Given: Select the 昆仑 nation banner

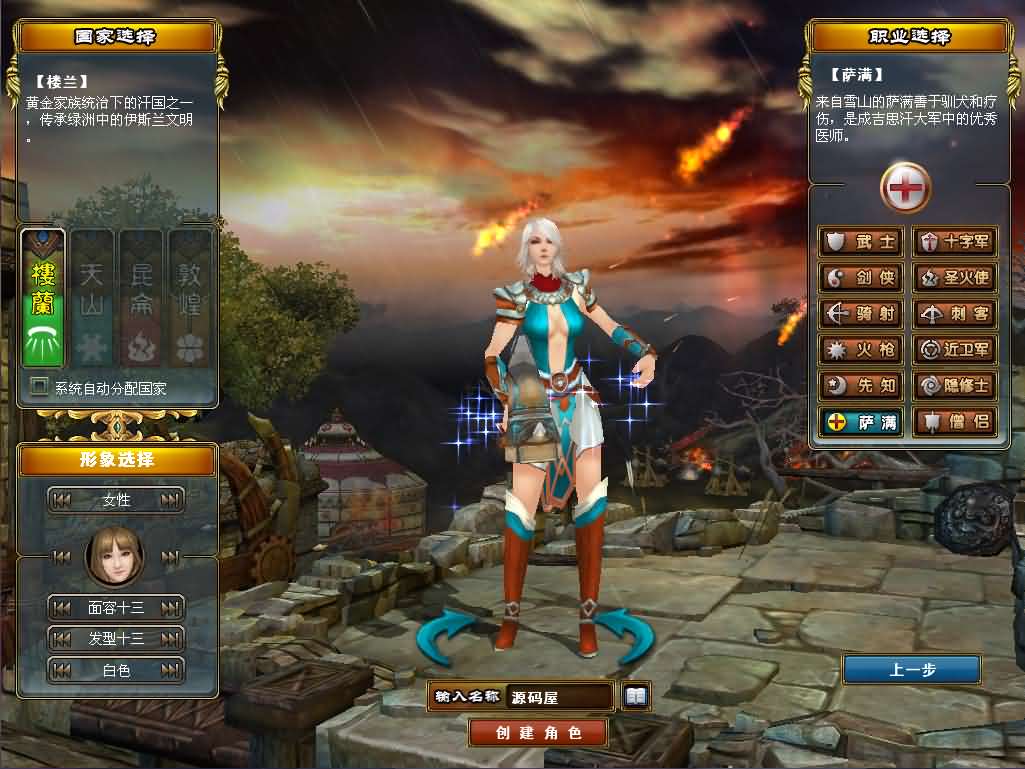Looking at the screenshot, I should pos(141,297).
